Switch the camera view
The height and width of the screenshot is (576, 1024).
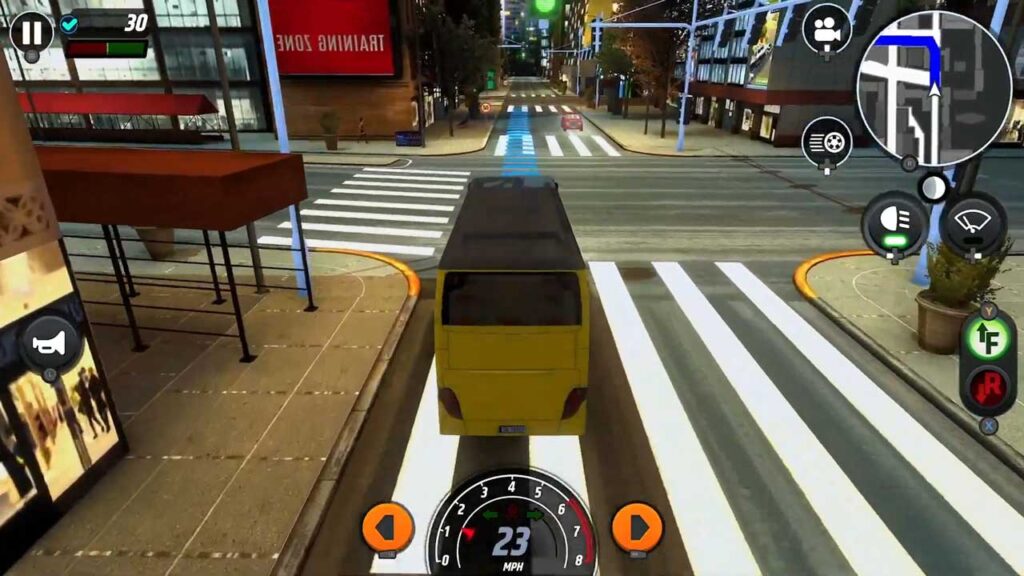pyautogui.click(x=827, y=30)
